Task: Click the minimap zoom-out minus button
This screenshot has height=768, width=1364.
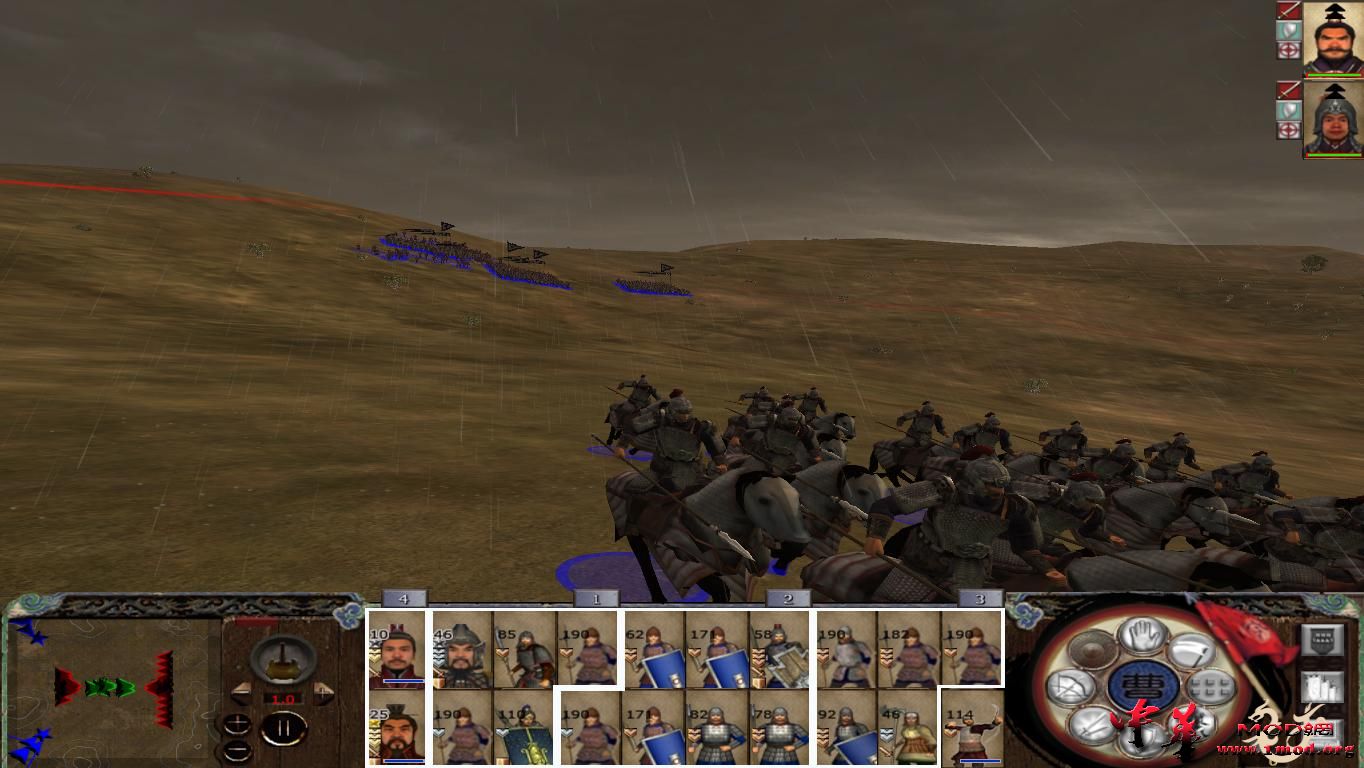Action: 239,750
